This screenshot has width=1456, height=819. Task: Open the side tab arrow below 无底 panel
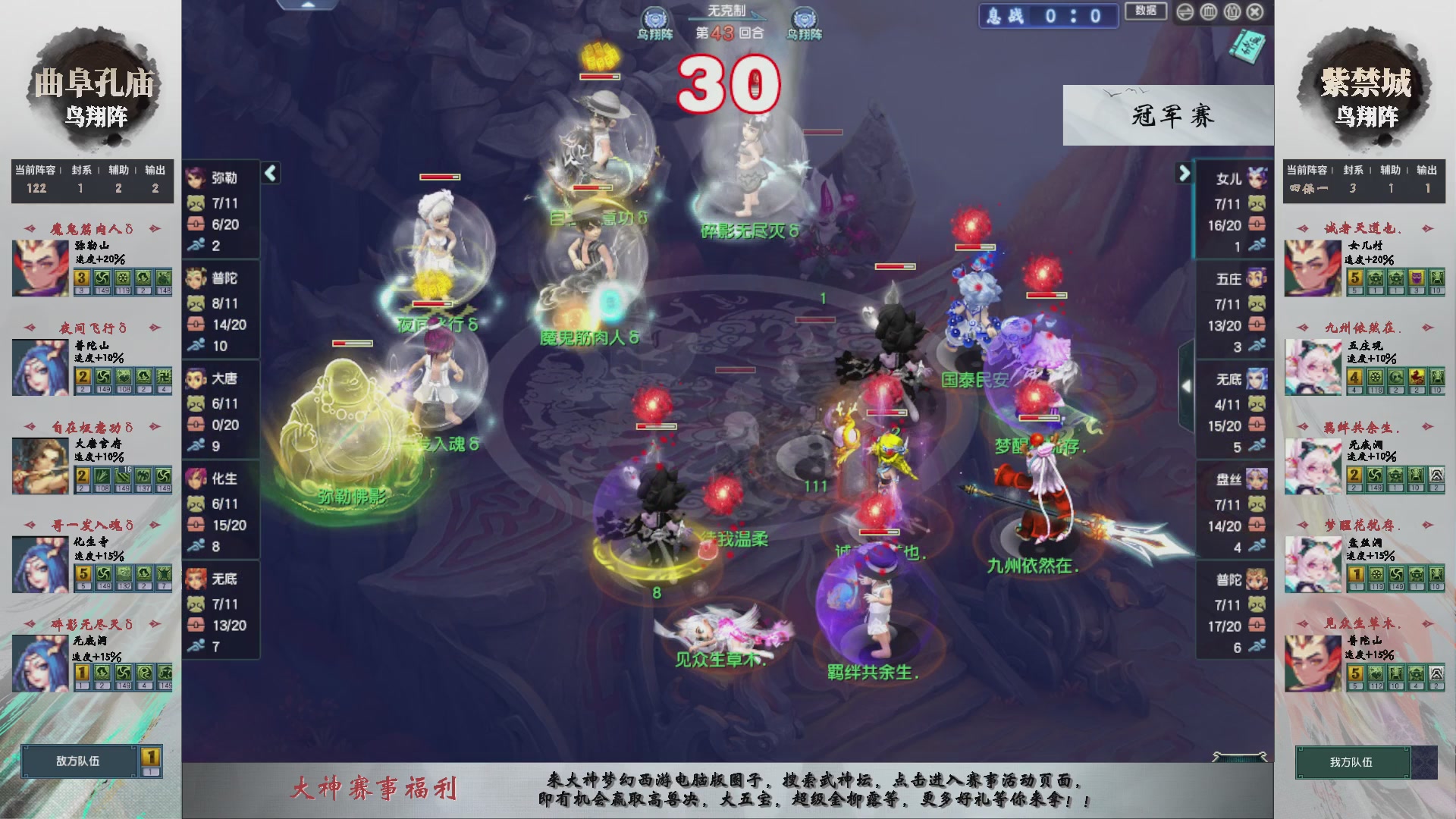(x=1188, y=385)
